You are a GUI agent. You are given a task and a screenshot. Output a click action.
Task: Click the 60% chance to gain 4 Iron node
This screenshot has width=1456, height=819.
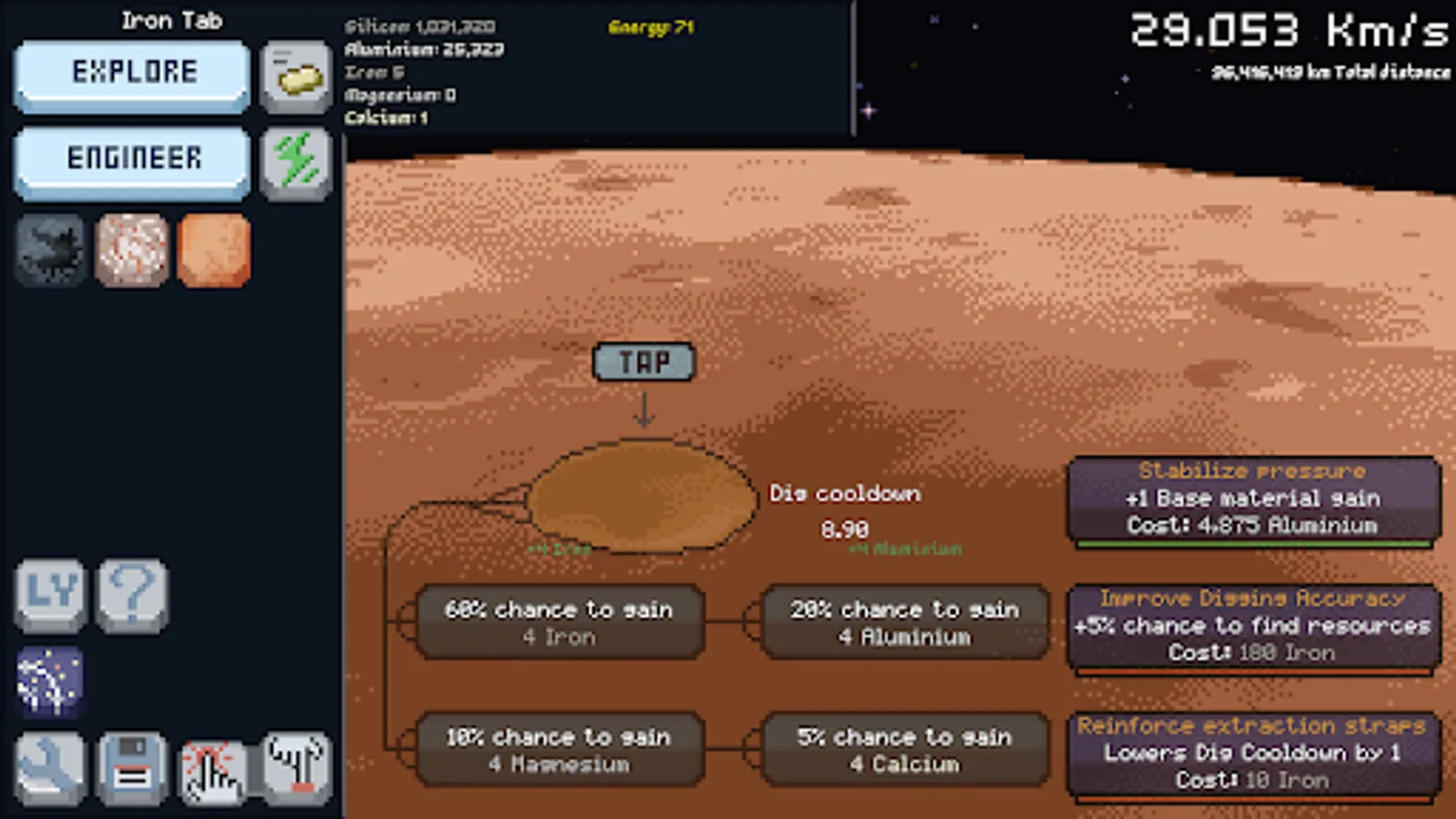[558, 622]
